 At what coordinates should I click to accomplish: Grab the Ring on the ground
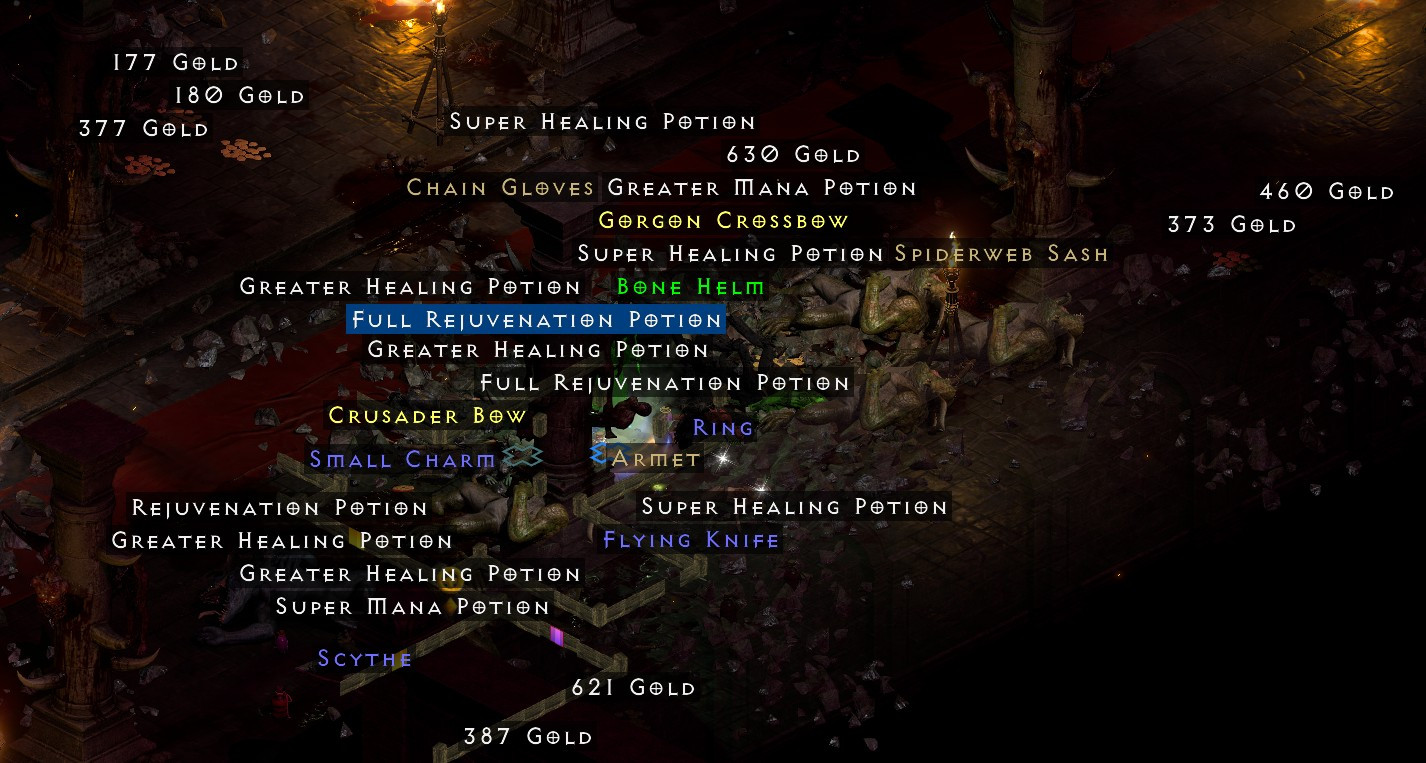[723, 427]
